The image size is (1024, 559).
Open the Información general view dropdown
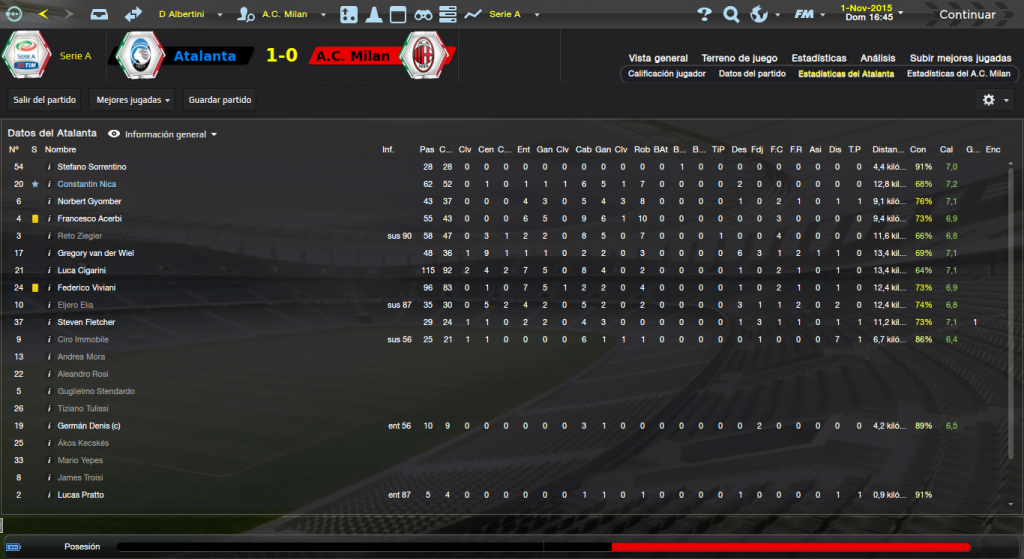coord(164,134)
